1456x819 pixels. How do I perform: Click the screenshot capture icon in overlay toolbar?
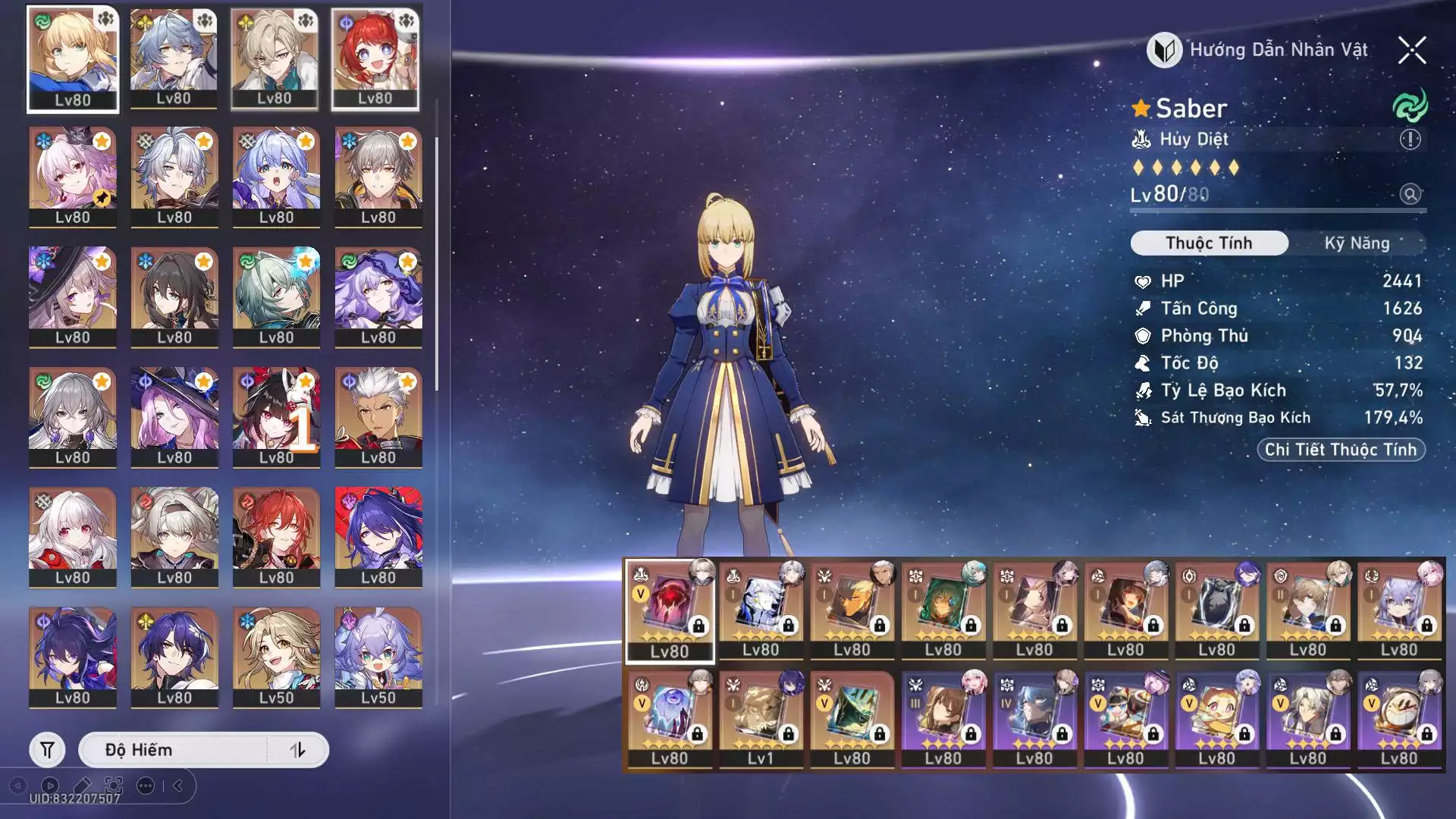[114, 786]
